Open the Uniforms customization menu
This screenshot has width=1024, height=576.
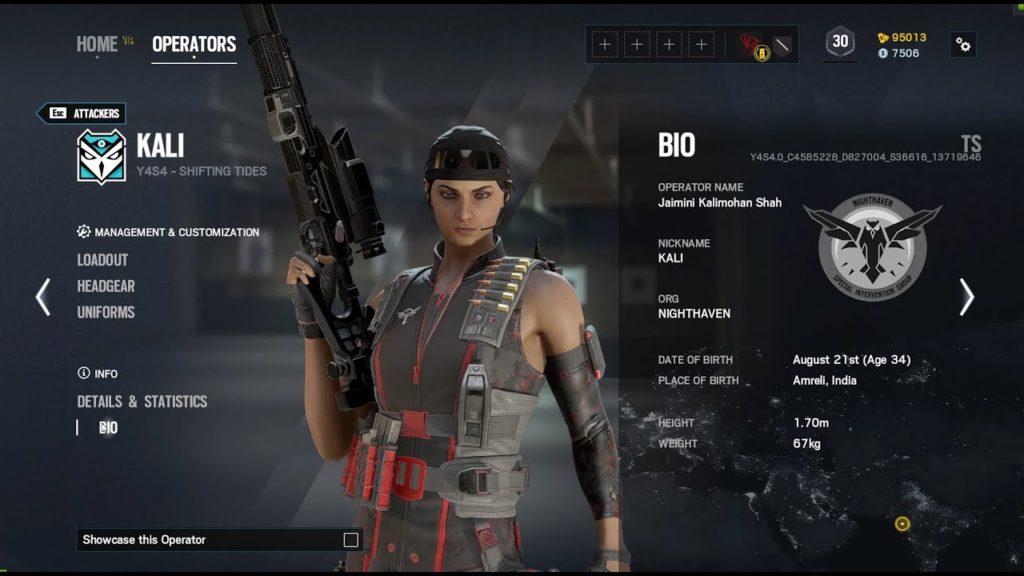tap(106, 312)
